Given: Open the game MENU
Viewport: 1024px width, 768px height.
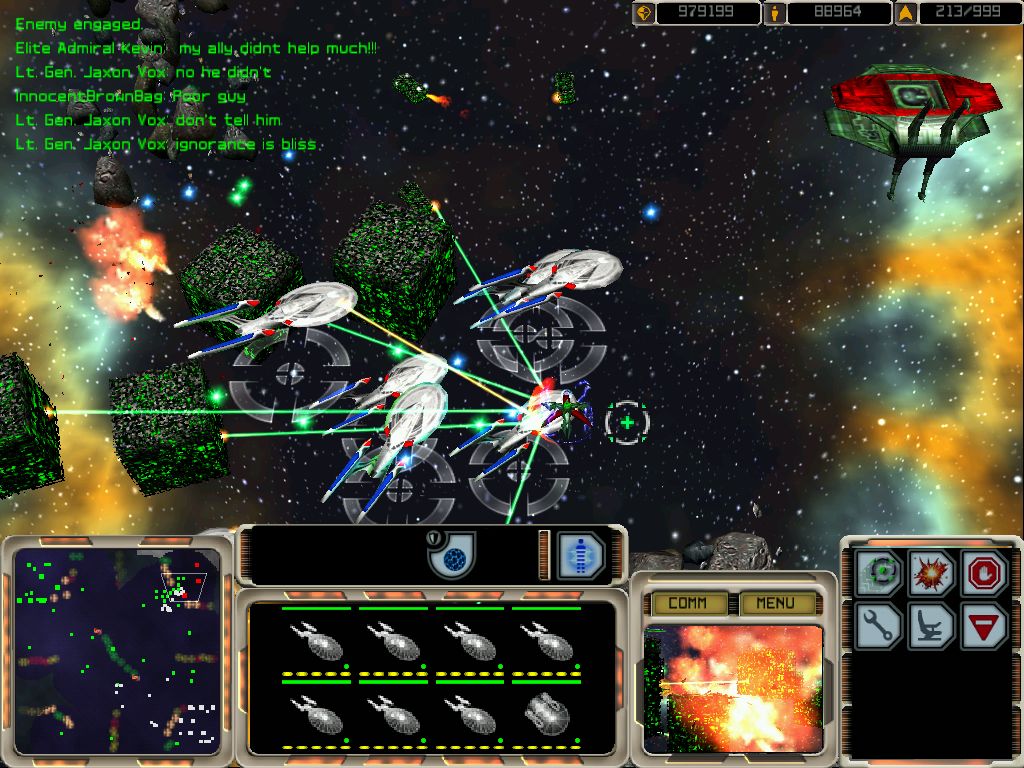Looking at the screenshot, I should coord(774,603).
